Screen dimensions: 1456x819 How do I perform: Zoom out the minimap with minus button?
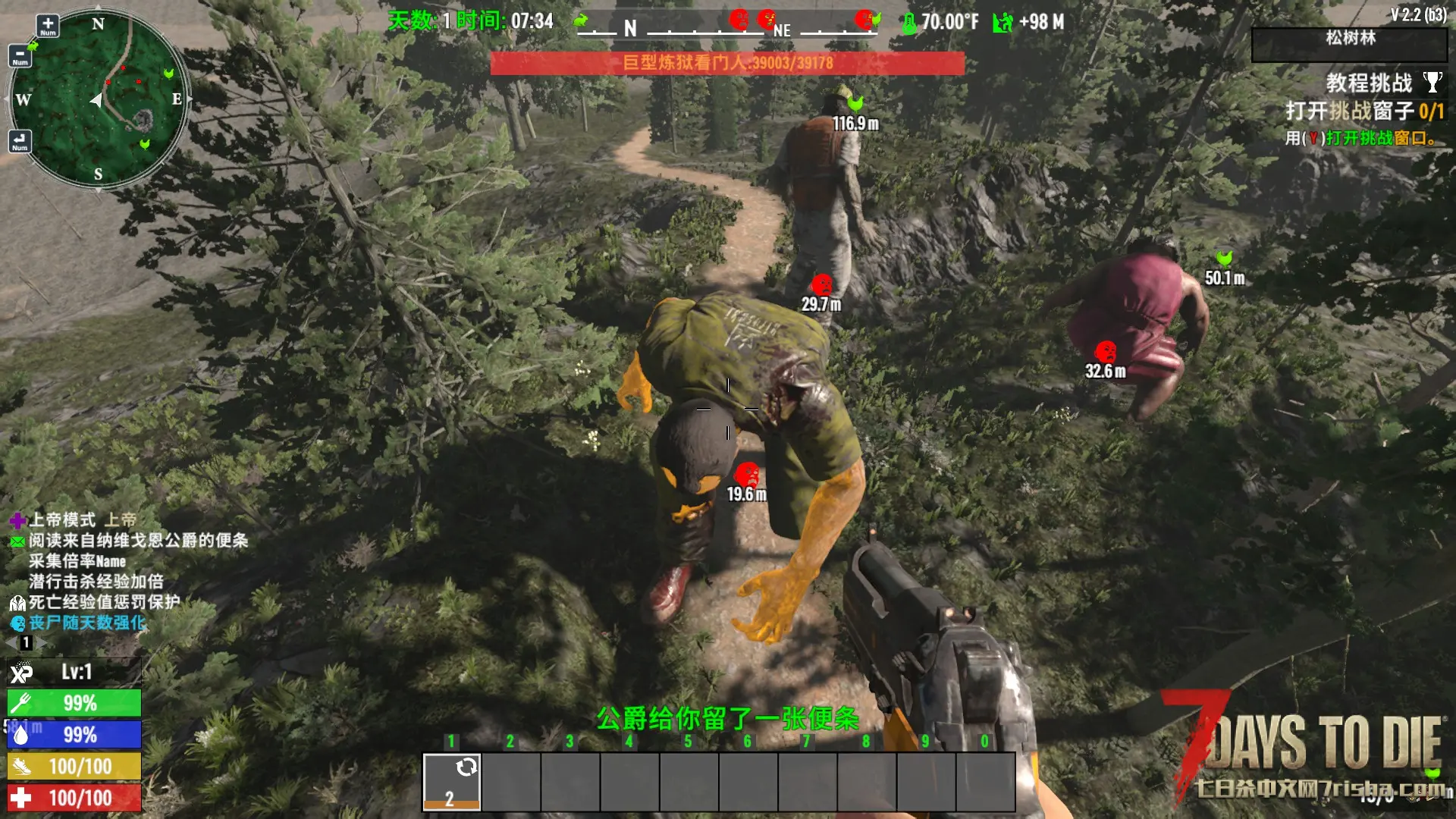20,55
